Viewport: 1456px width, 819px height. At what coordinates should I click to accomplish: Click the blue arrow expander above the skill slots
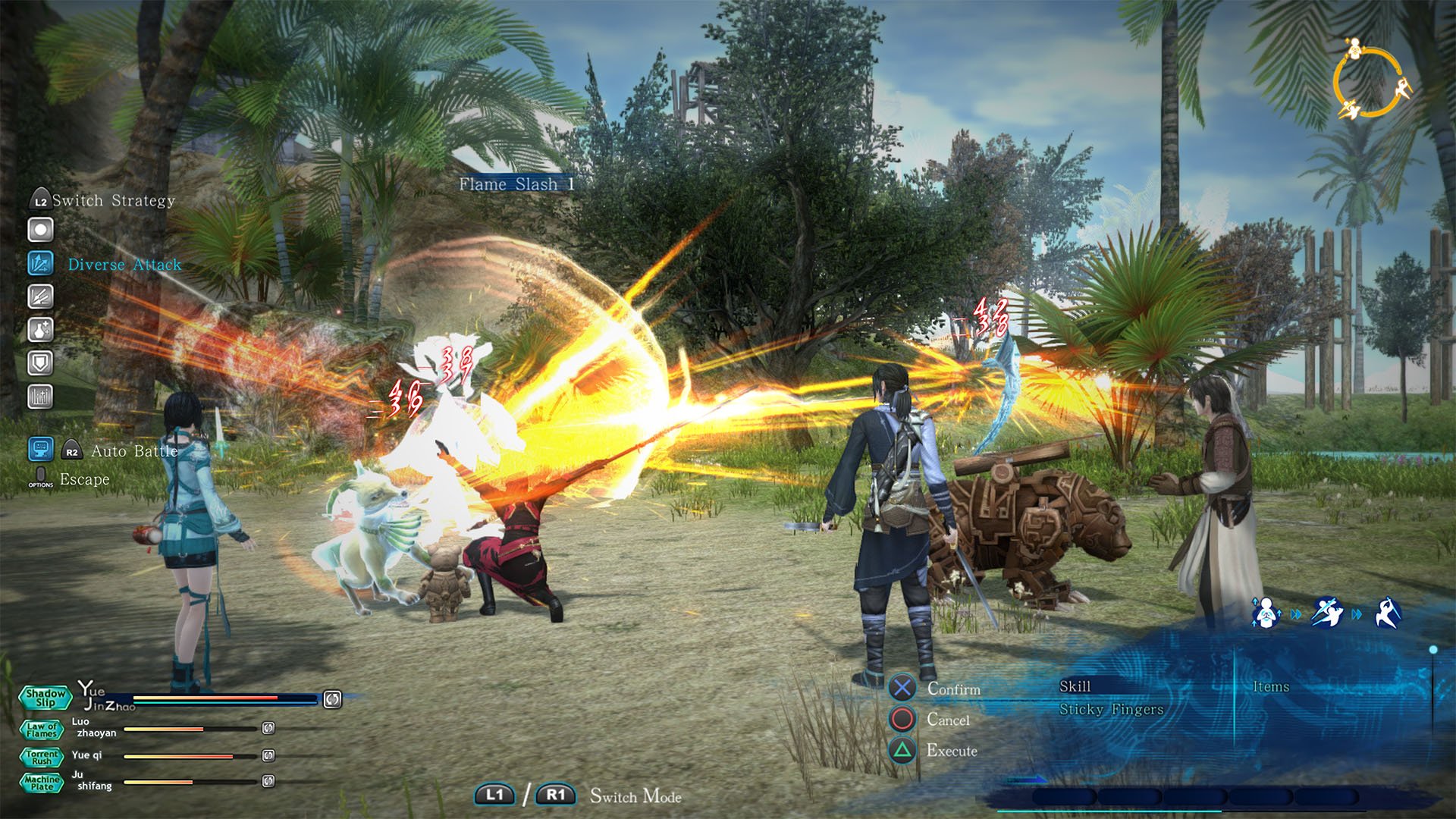pos(1028,781)
